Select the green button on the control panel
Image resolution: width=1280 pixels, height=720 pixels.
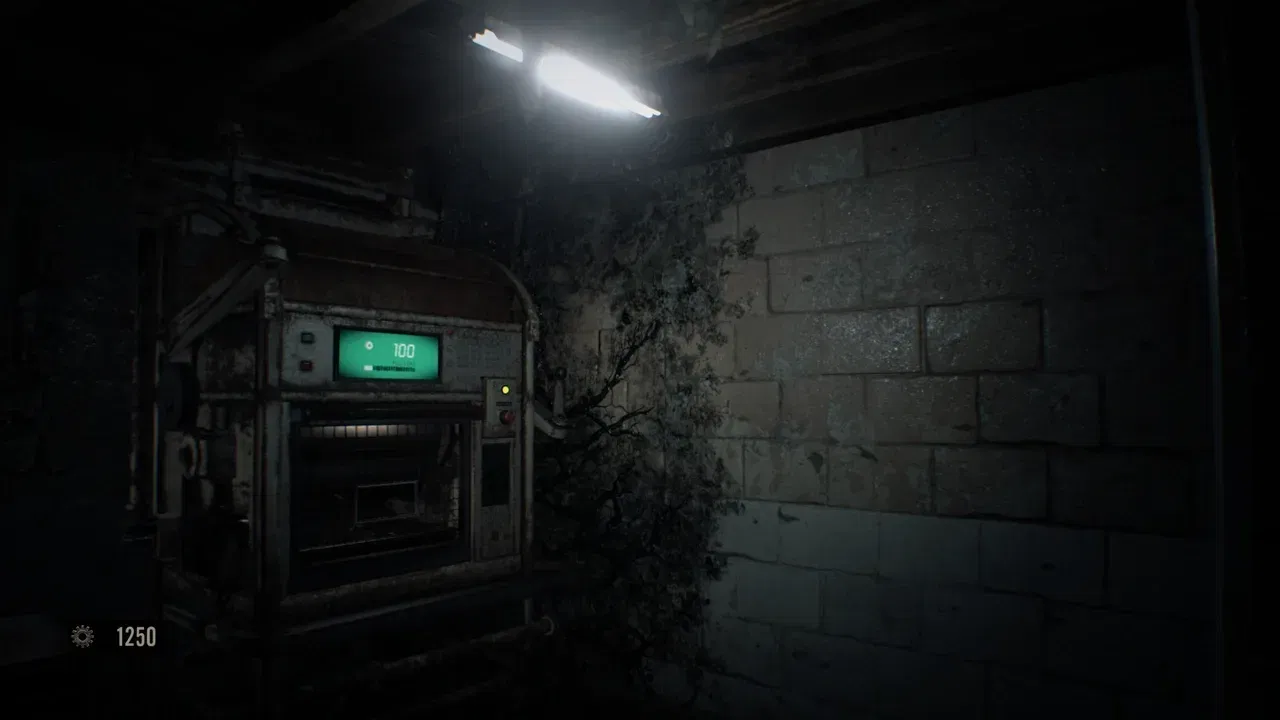pyautogui.click(x=307, y=337)
